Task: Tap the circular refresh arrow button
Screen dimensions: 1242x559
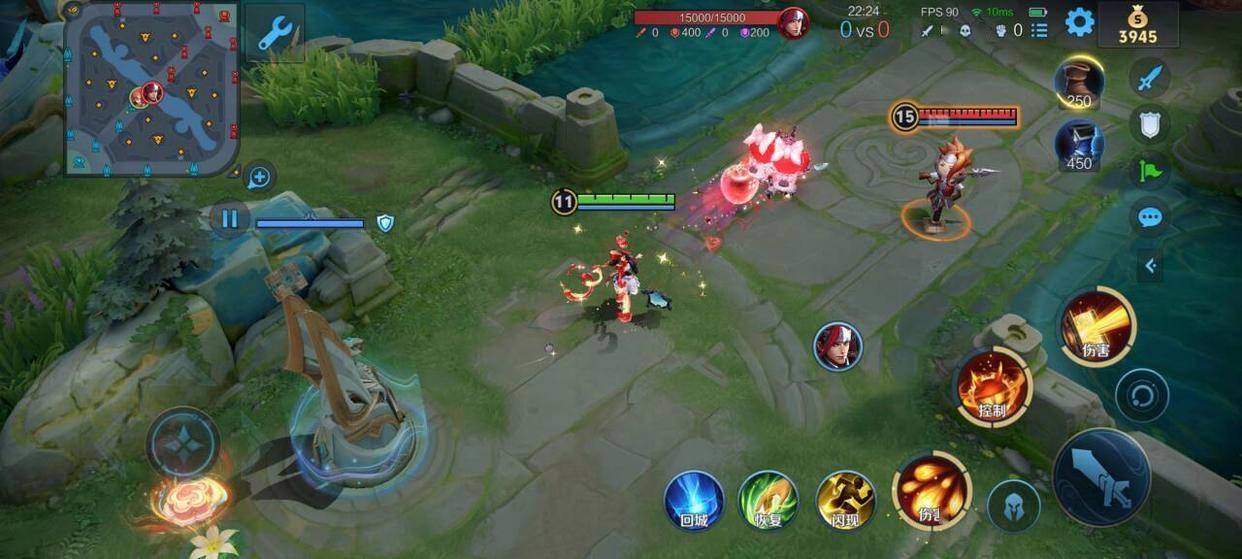Action: [x=1142, y=395]
